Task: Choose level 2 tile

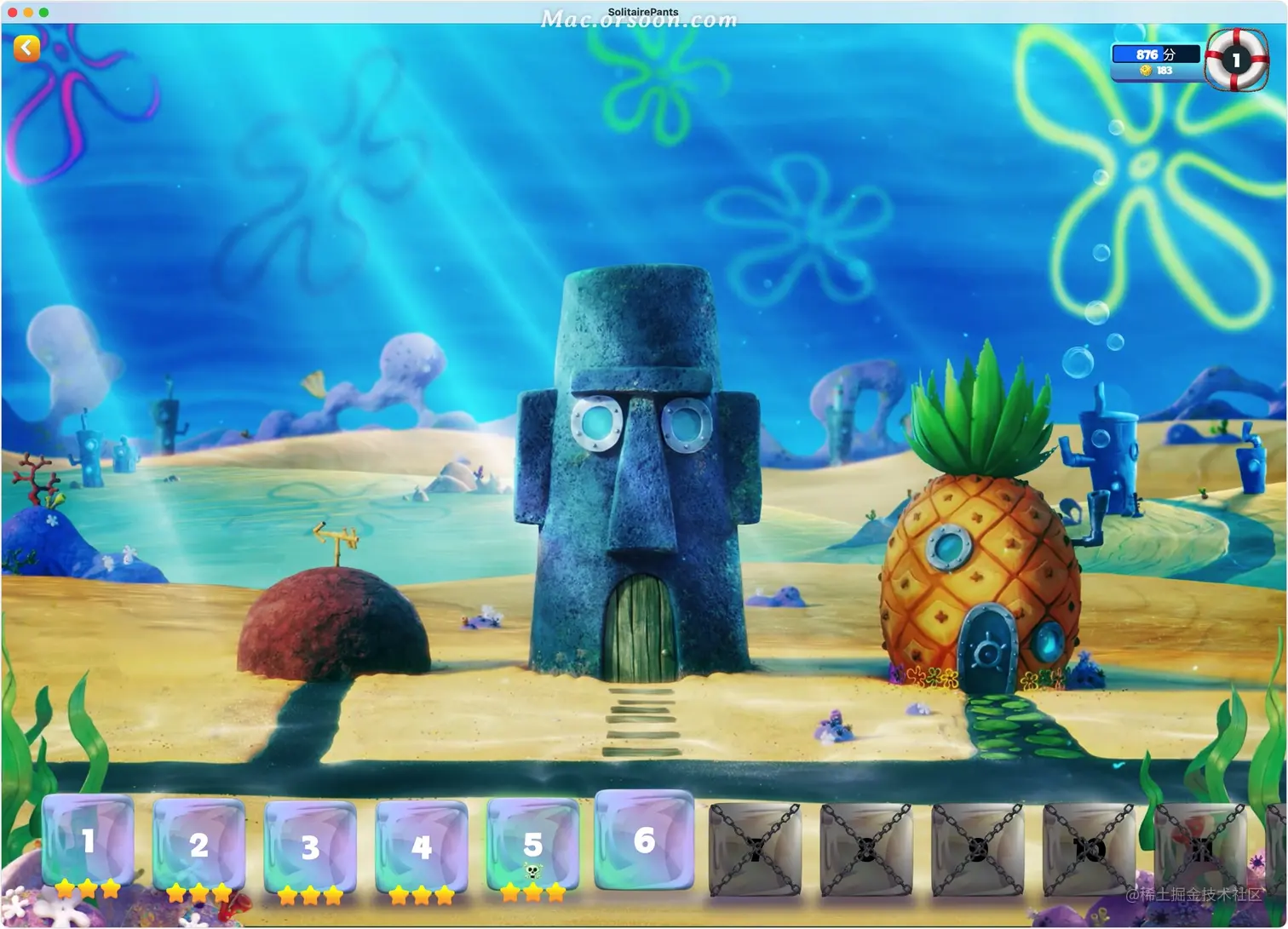Action: 198,845
